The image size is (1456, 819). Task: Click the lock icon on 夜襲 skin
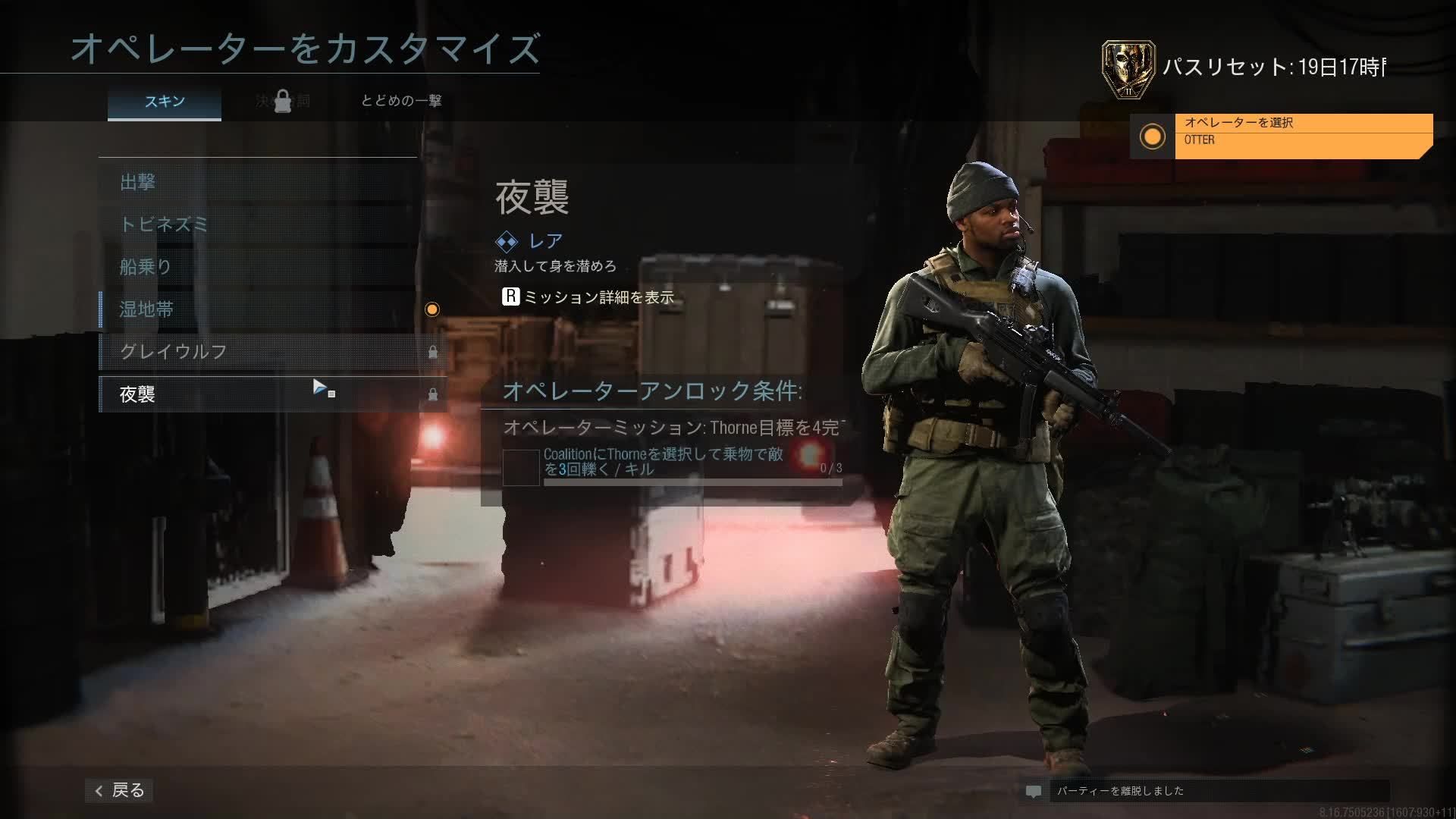[x=435, y=394]
